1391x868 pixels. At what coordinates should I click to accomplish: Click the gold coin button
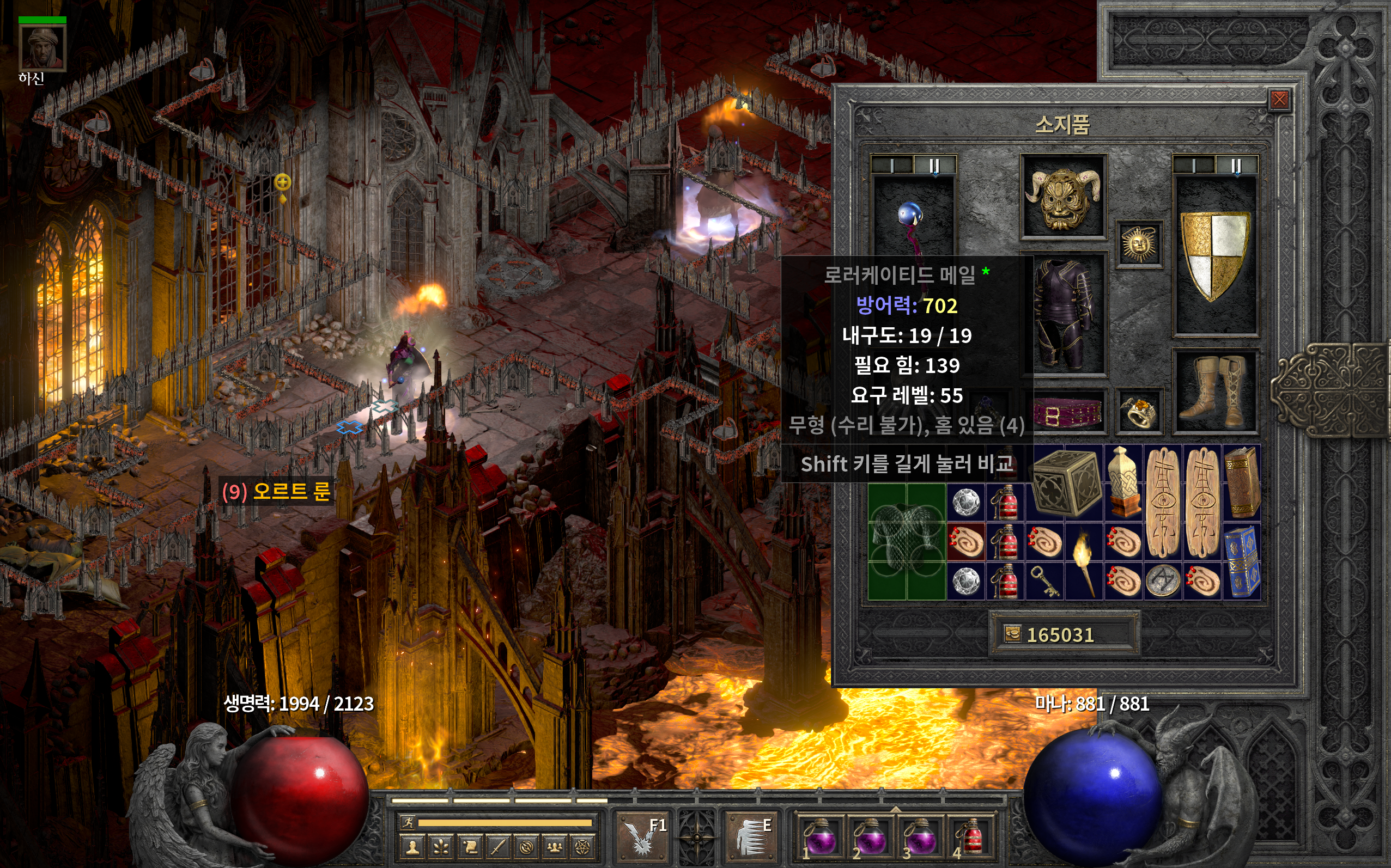[1012, 634]
